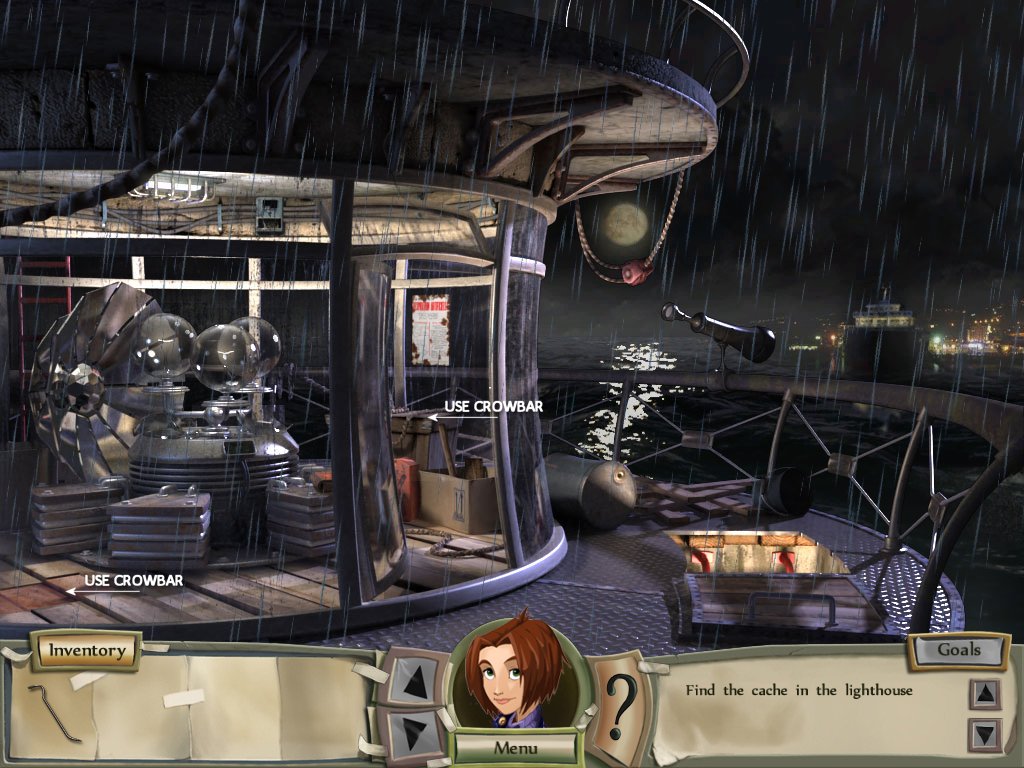Select the crowbar in the inventory

[x=55, y=712]
